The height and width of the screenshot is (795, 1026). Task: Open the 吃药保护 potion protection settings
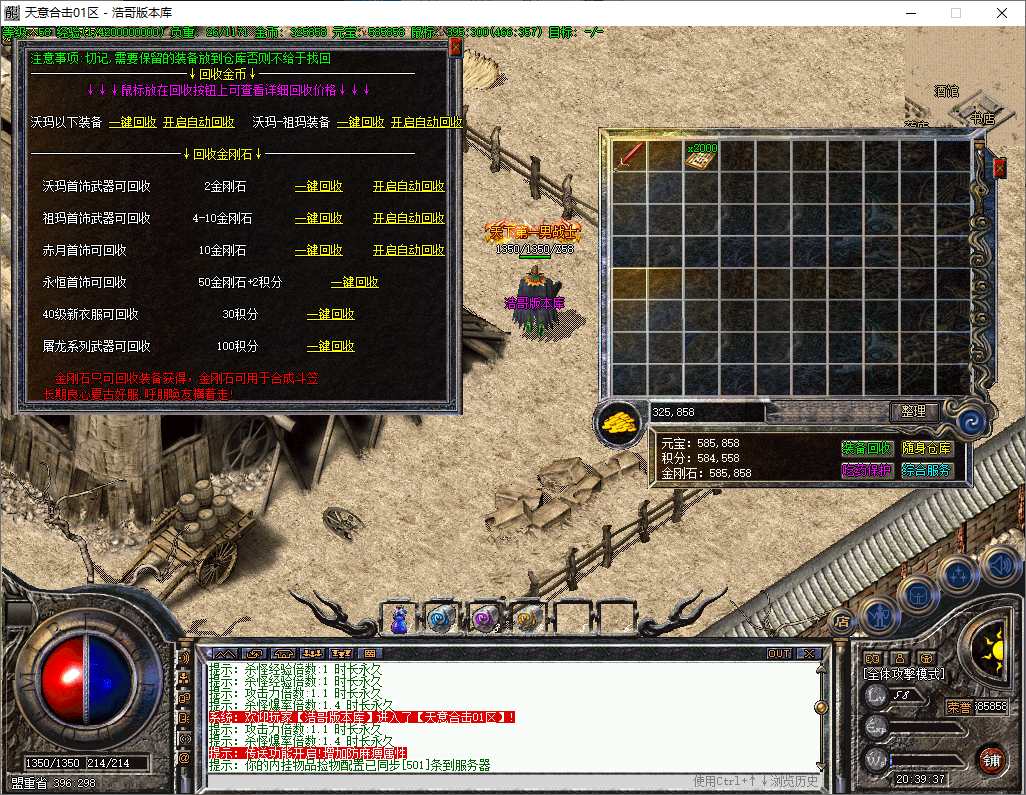866,470
